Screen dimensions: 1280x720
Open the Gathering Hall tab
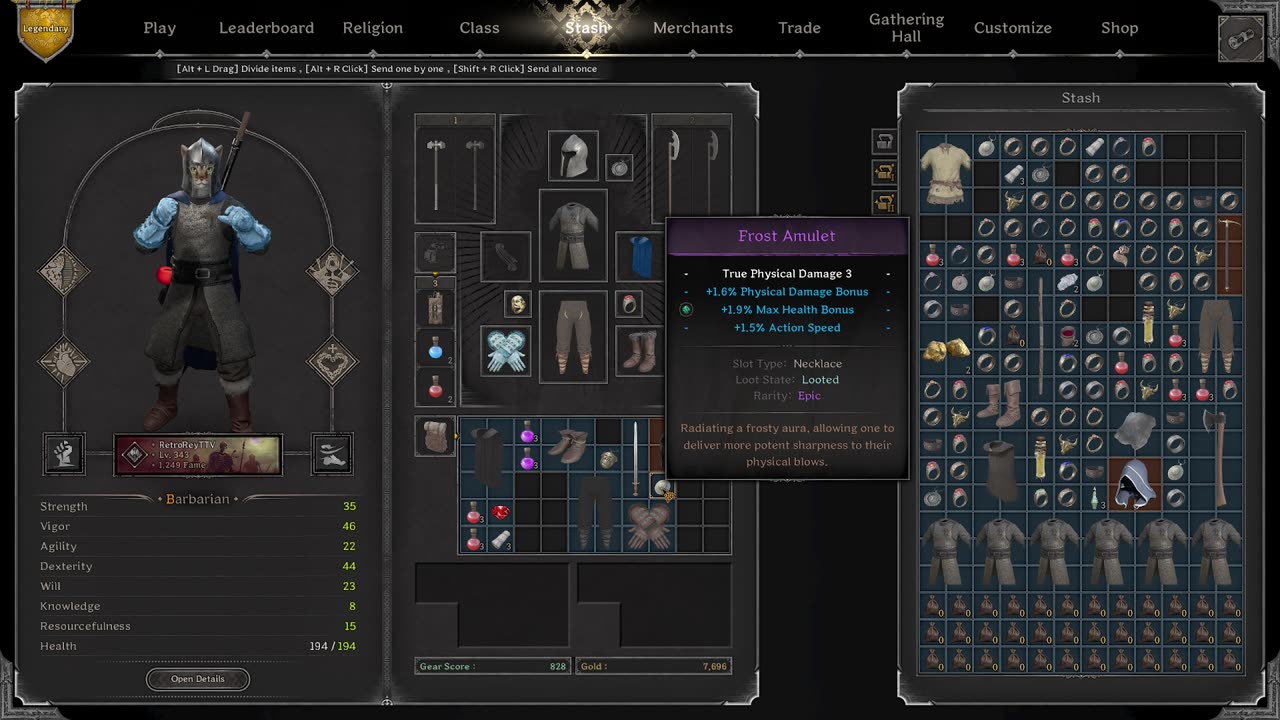tap(906, 28)
